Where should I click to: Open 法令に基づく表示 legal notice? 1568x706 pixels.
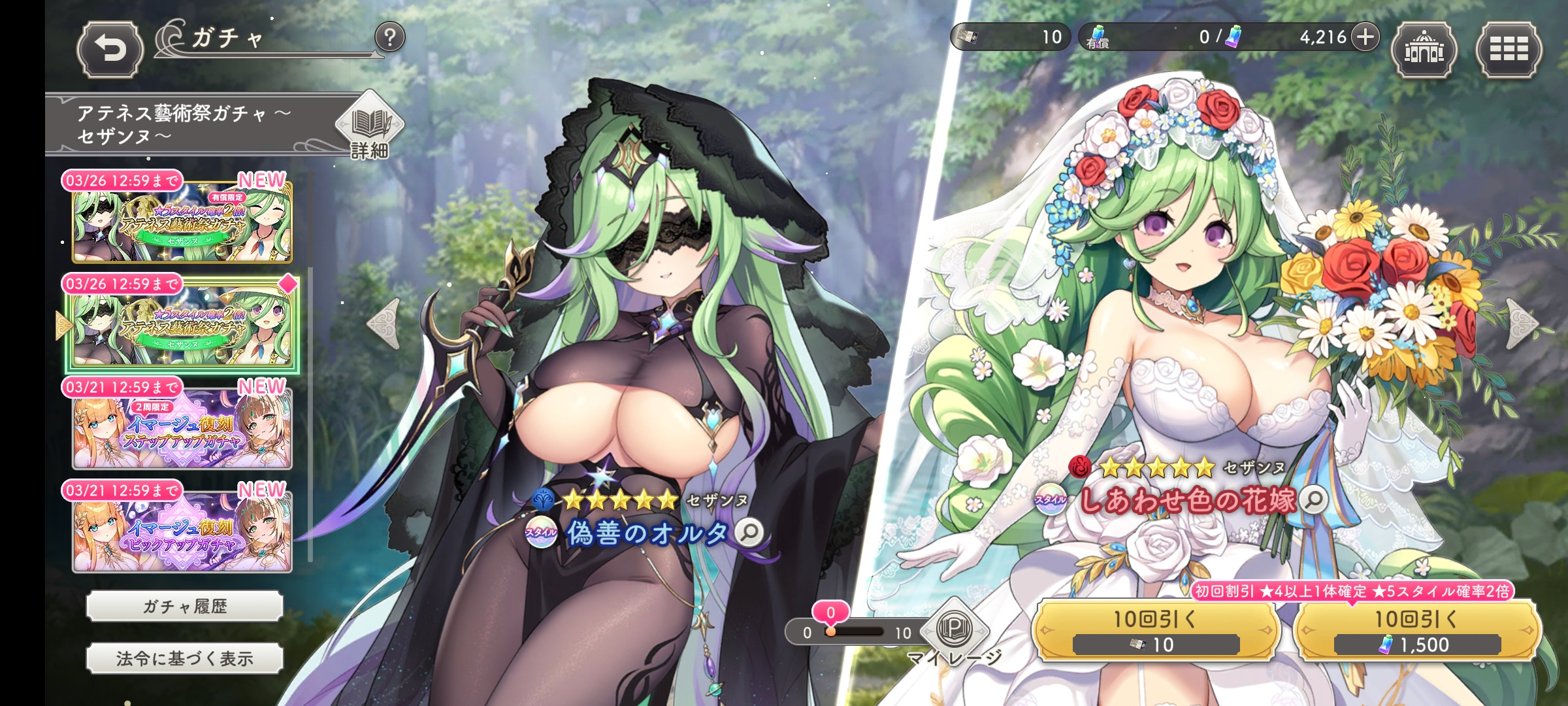[184, 659]
